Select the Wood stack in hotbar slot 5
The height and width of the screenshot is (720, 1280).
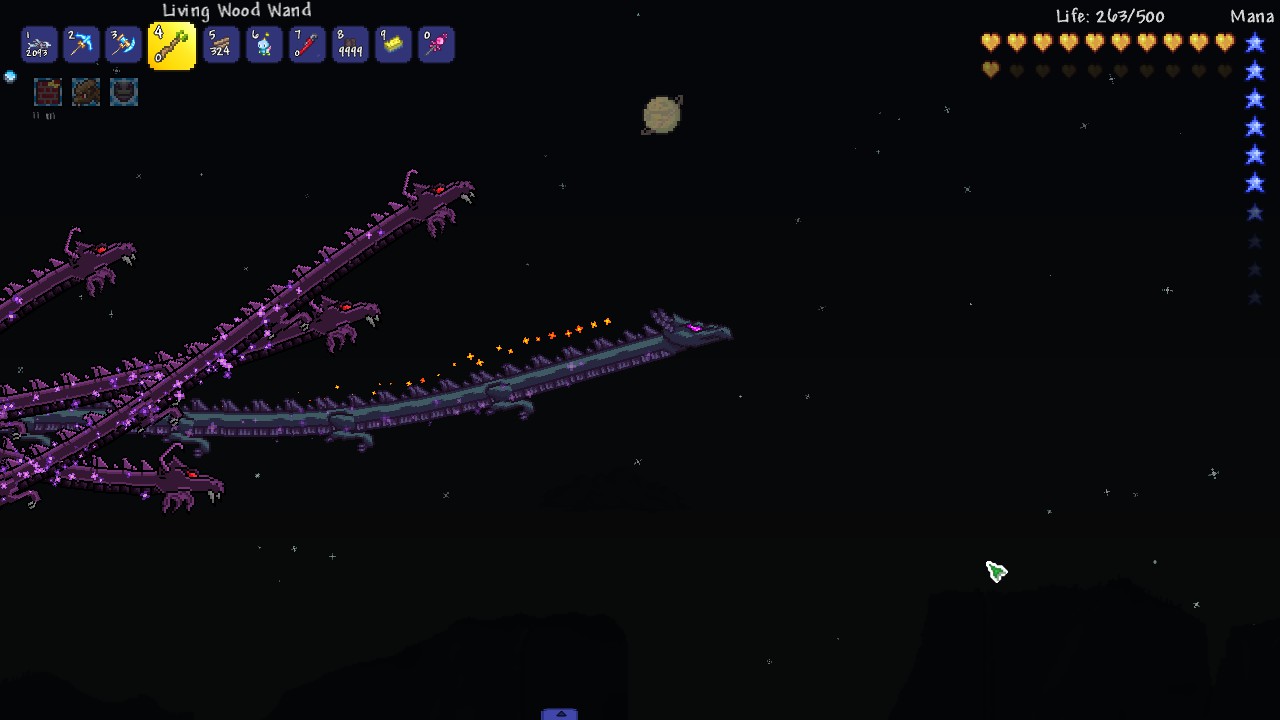[221, 44]
